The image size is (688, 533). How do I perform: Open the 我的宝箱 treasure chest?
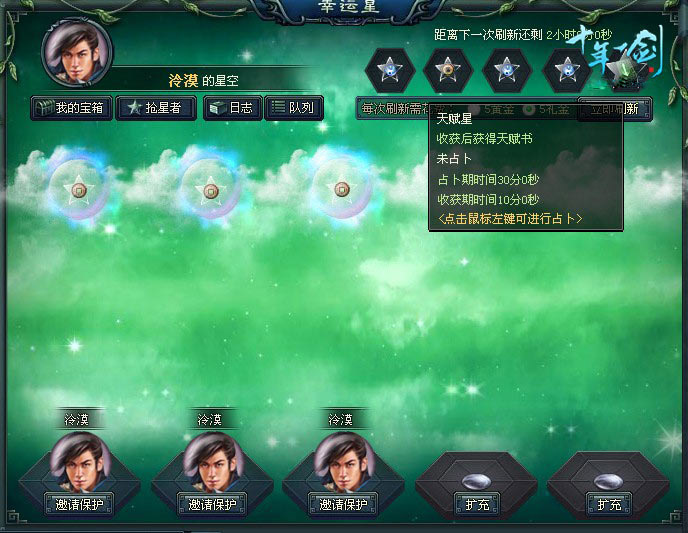tap(70, 108)
